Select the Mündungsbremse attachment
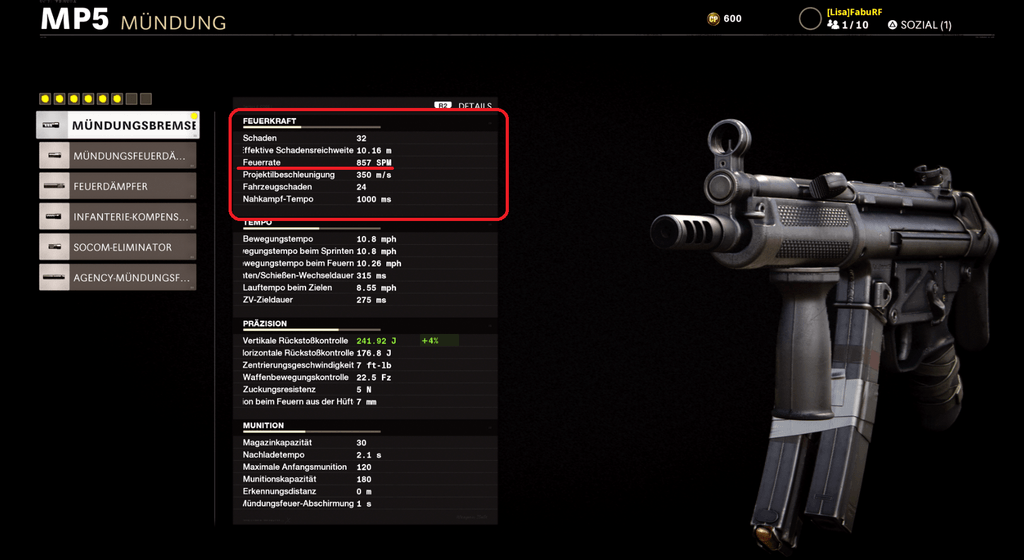 pos(118,125)
